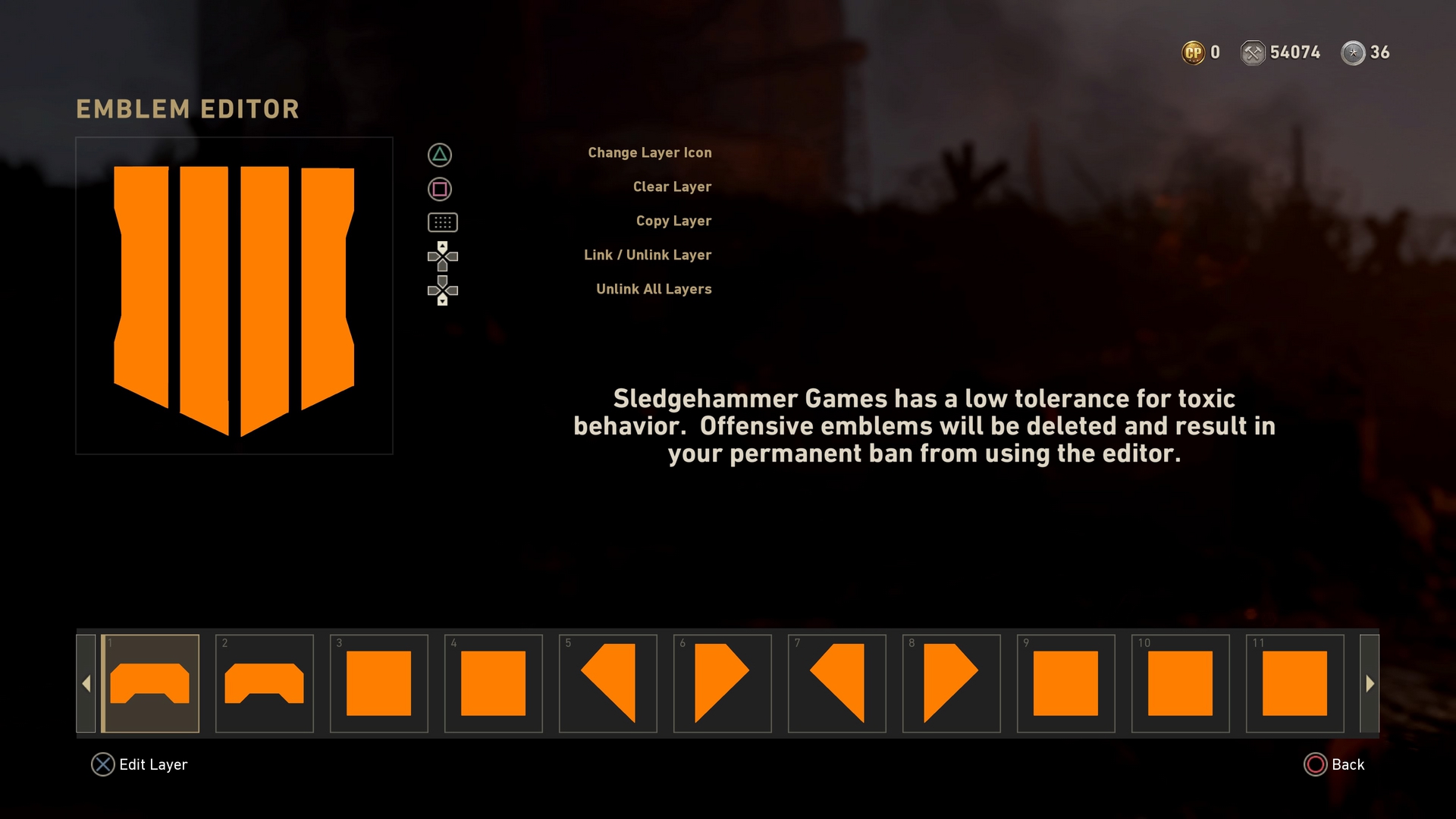This screenshot has height=819, width=1456.
Task: Select layer 5 triangle shape thumbnail
Action: pyautogui.click(x=607, y=683)
